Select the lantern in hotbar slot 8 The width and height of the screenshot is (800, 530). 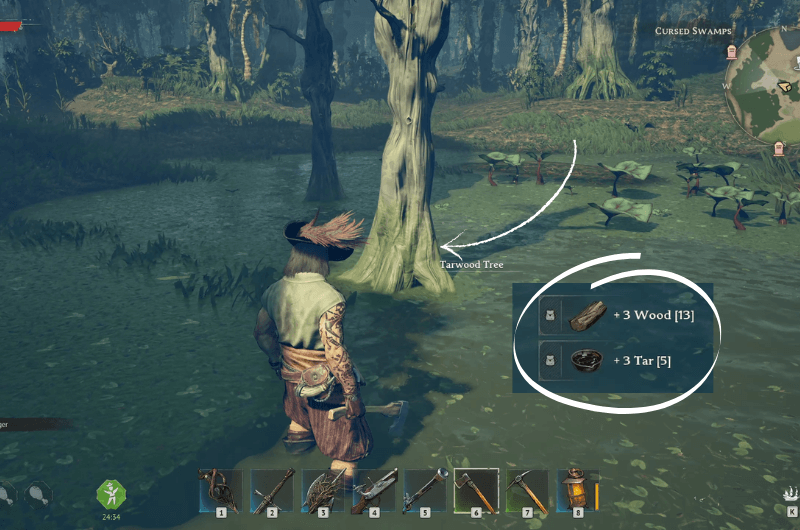pyautogui.click(x=578, y=491)
